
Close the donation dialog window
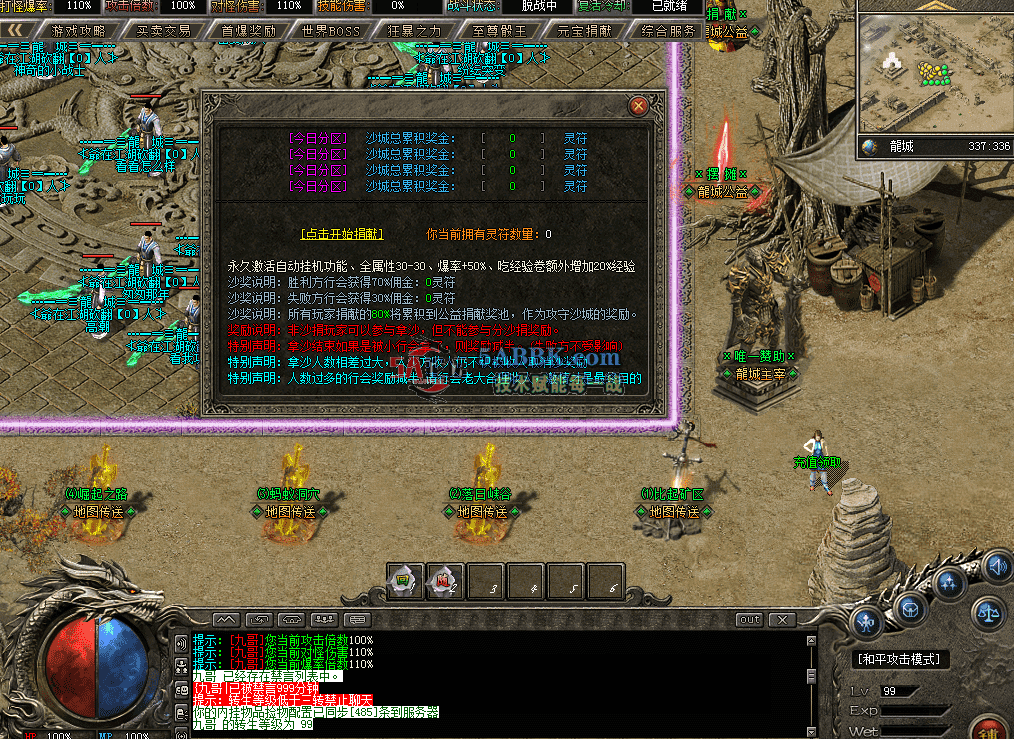(638, 105)
